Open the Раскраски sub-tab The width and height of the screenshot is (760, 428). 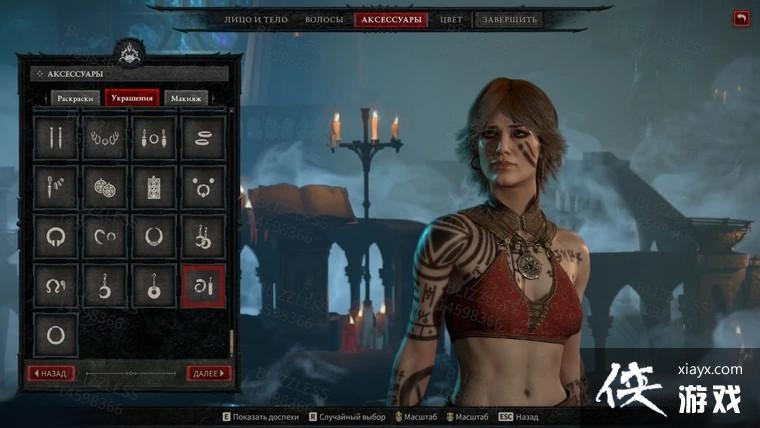point(75,98)
